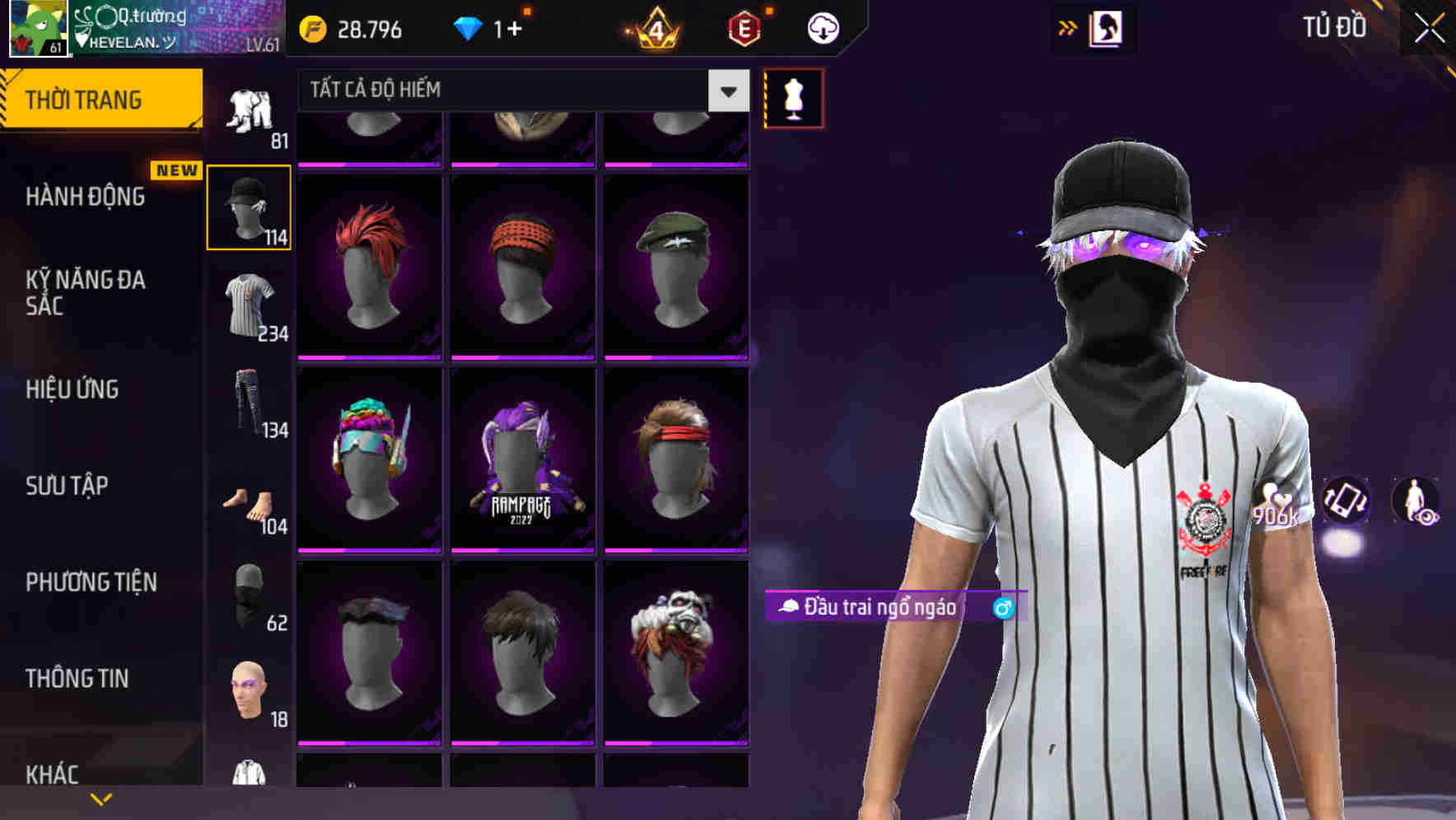Click the double chevron arrows near top right
Screen dimensions: 1456x820
click(x=1067, y=27)
